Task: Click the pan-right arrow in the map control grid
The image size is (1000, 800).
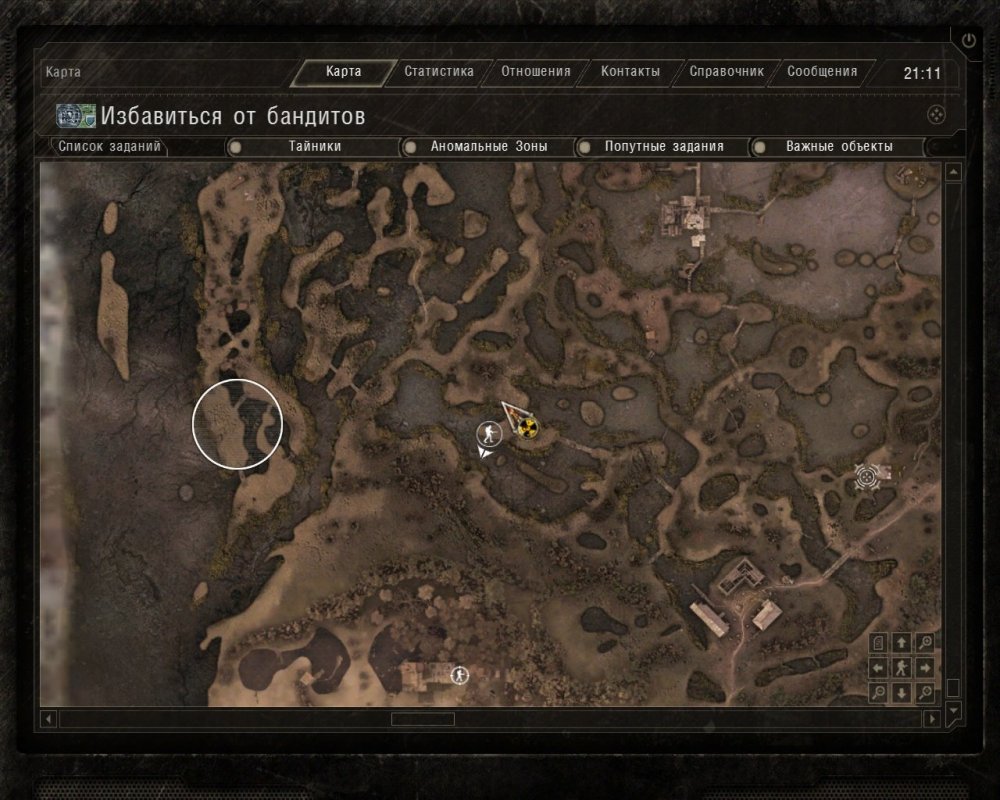Action: pos(926,667)
